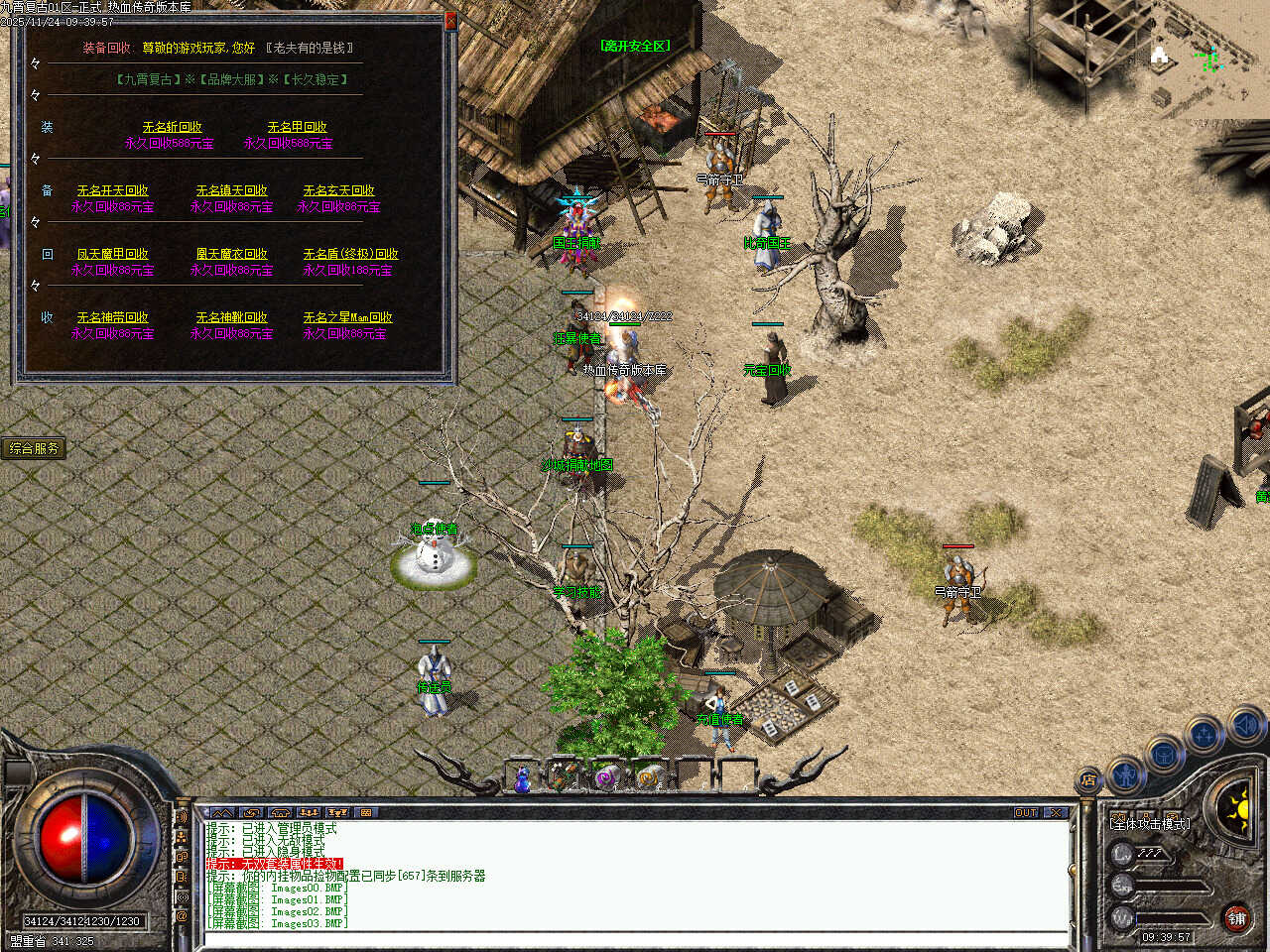Viewport: 1270px width, 952px height.
Task: Open the character figure round button
Action: point(1125,772)
